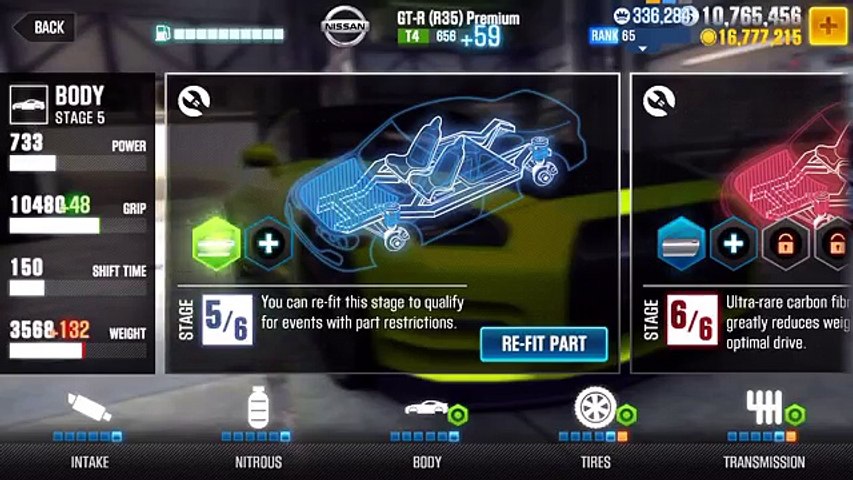Select the blue fusion part on Stage 6
Viewport: 853px width, 480px height.
click(x=682, y=243)
